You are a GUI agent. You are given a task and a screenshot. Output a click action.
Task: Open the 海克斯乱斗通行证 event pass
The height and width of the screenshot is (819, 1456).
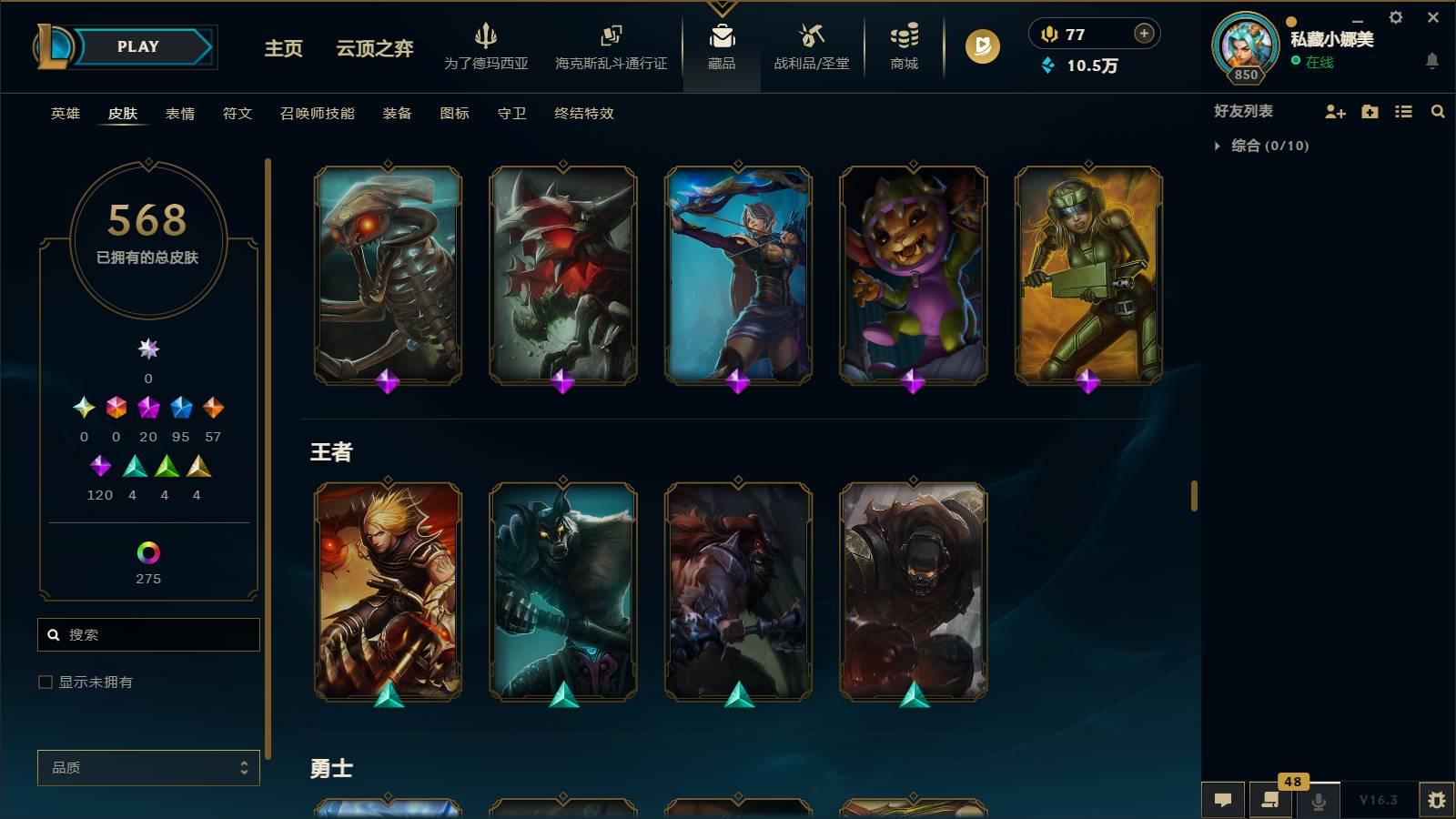[x=611, y=47]
